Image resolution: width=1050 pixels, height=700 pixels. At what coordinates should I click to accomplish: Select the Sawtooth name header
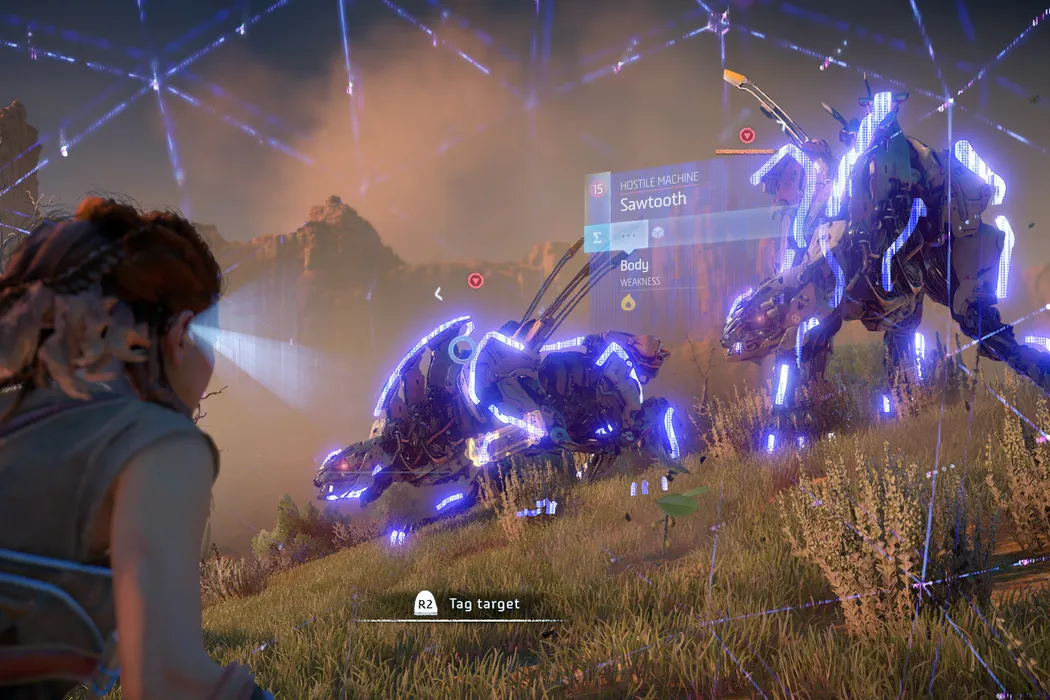coord(653,201)
